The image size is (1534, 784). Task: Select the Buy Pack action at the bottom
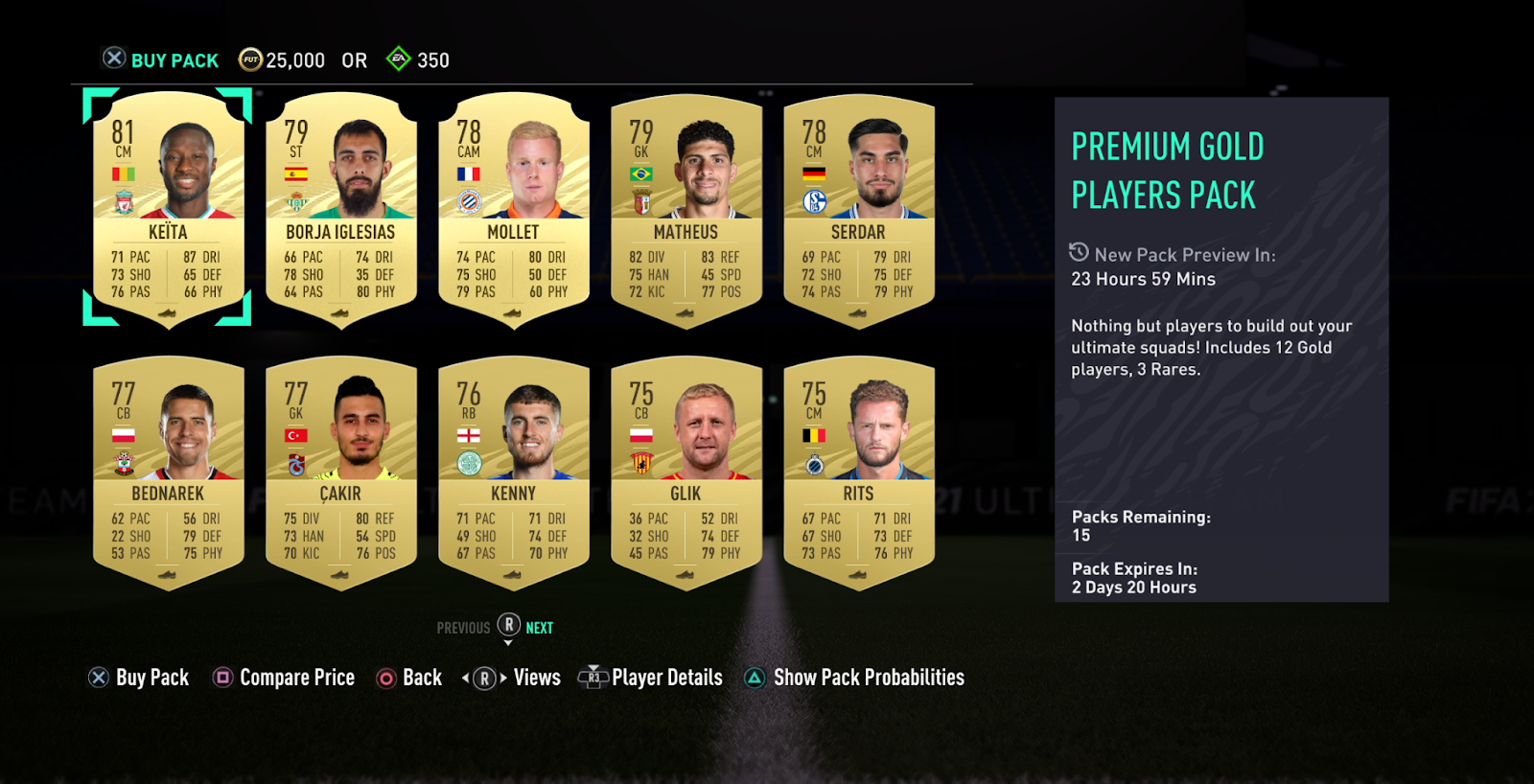(139, 678)
